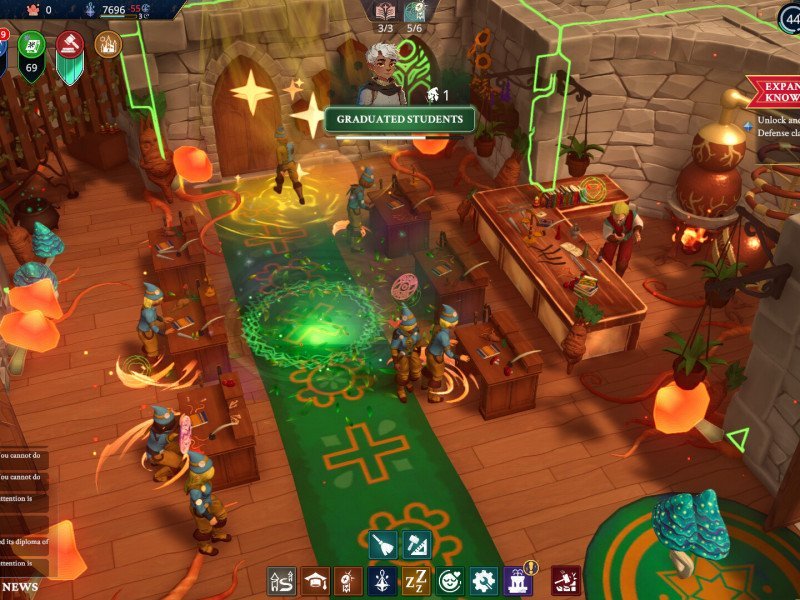The height and width of the screenshot is (600, 800).
Task: Select the ZZ sleep icon
Action: tap(415, 581)
